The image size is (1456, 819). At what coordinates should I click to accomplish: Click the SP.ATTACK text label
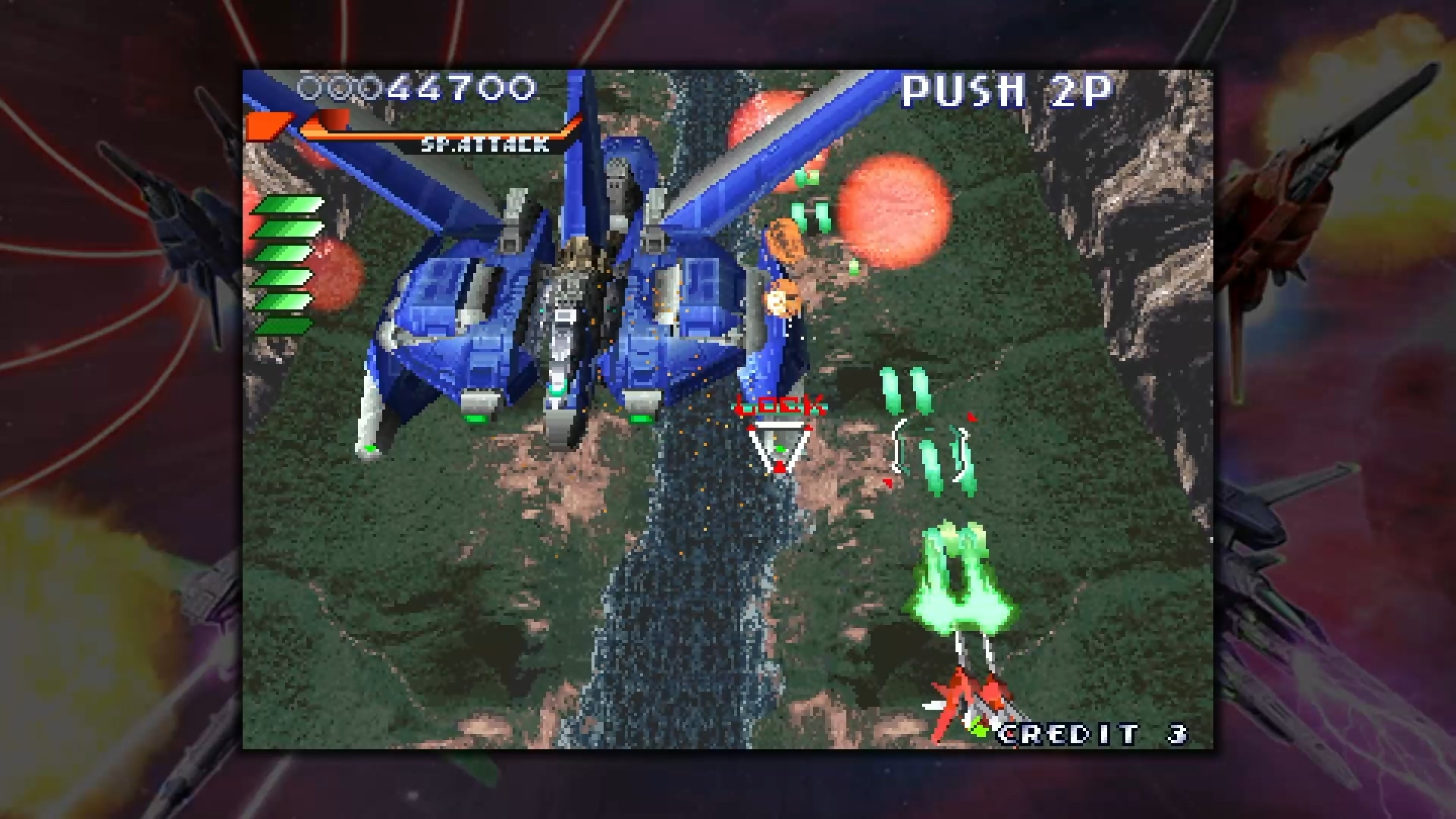coord(485,144)
